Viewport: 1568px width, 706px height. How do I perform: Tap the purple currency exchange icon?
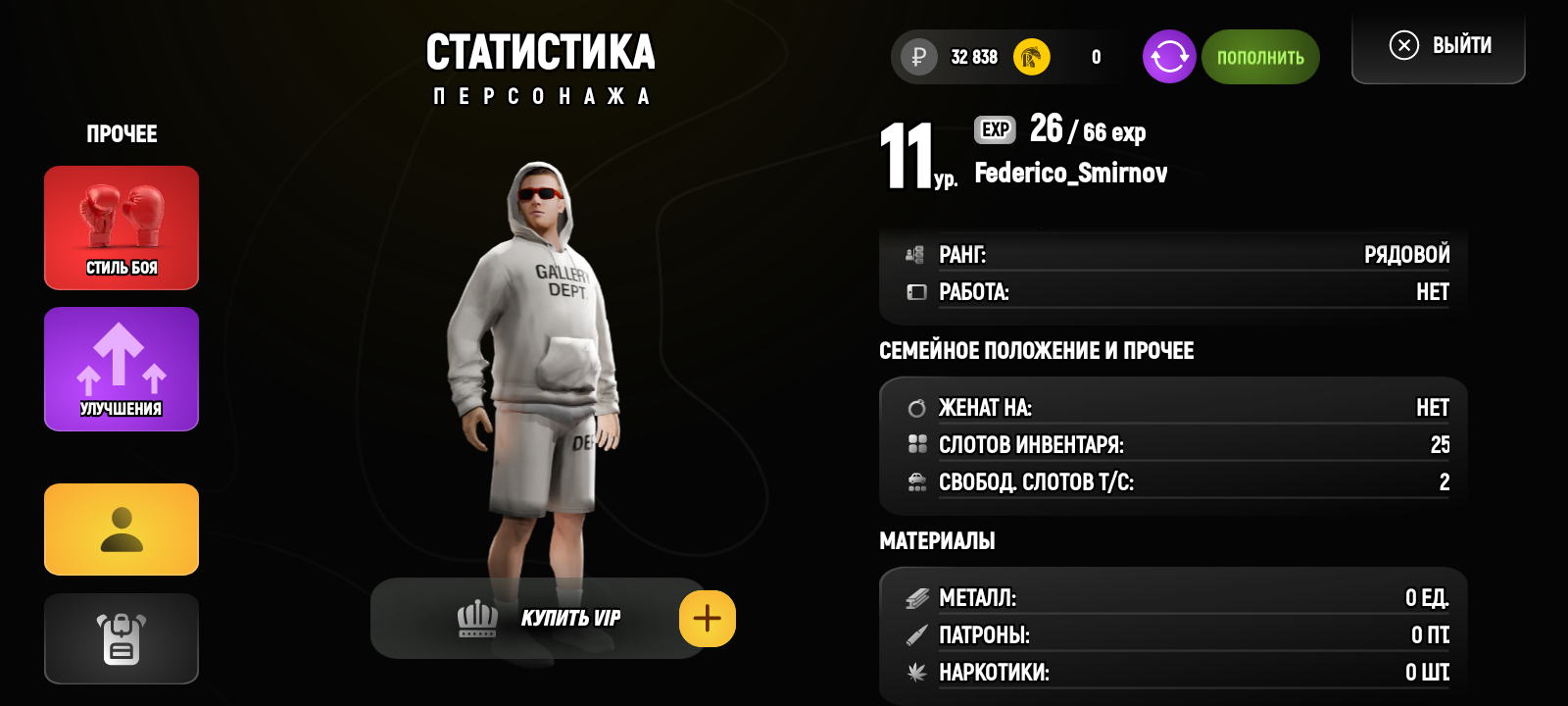(1169, 57)
